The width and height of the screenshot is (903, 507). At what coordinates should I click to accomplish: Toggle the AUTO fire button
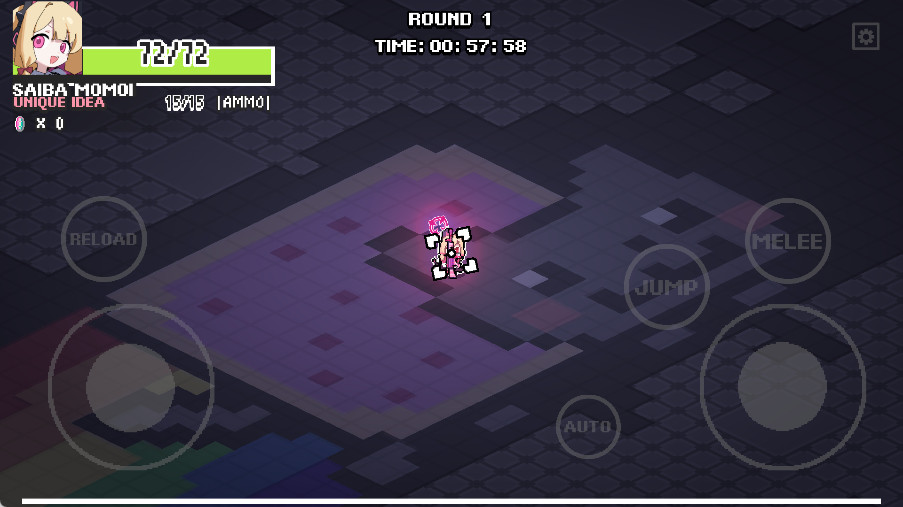588,427
